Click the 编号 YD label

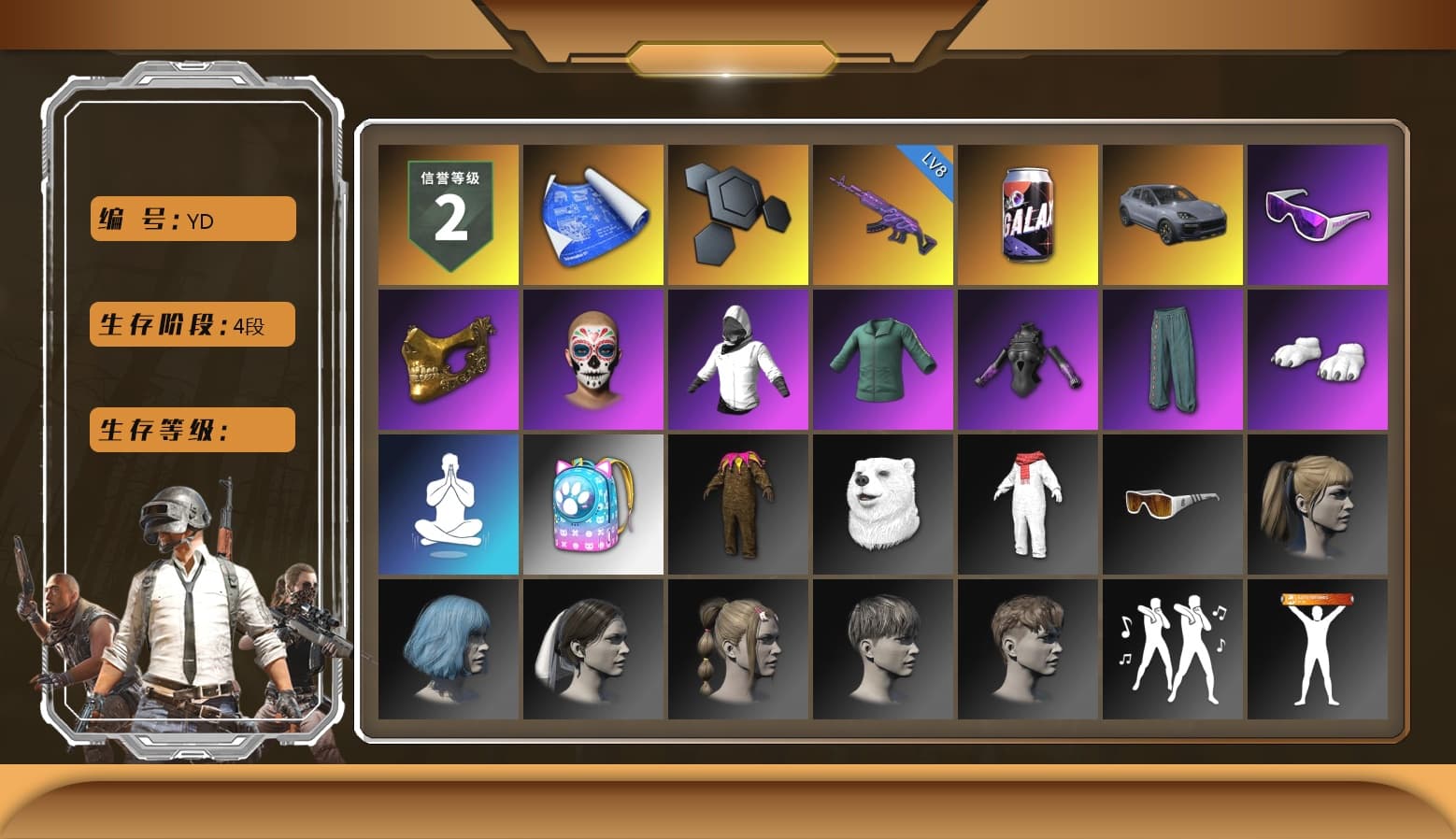pos(192,220)
